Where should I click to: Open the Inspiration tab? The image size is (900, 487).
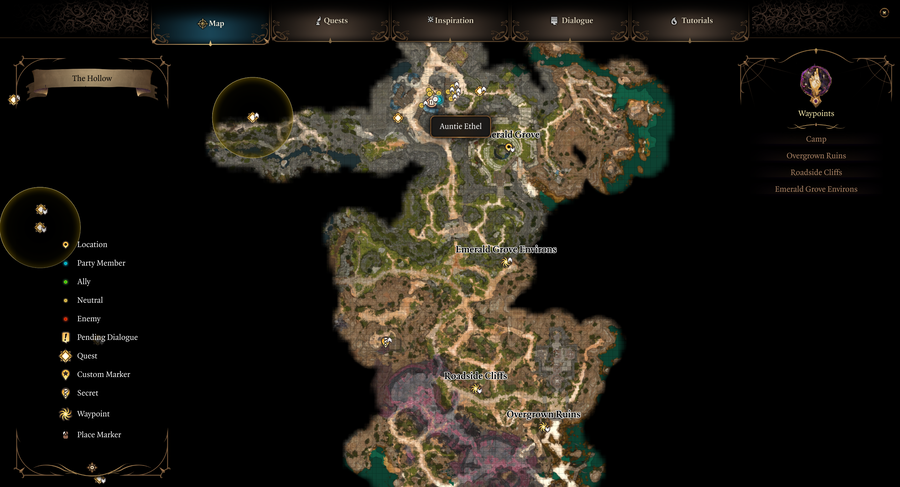coord(450,21)
